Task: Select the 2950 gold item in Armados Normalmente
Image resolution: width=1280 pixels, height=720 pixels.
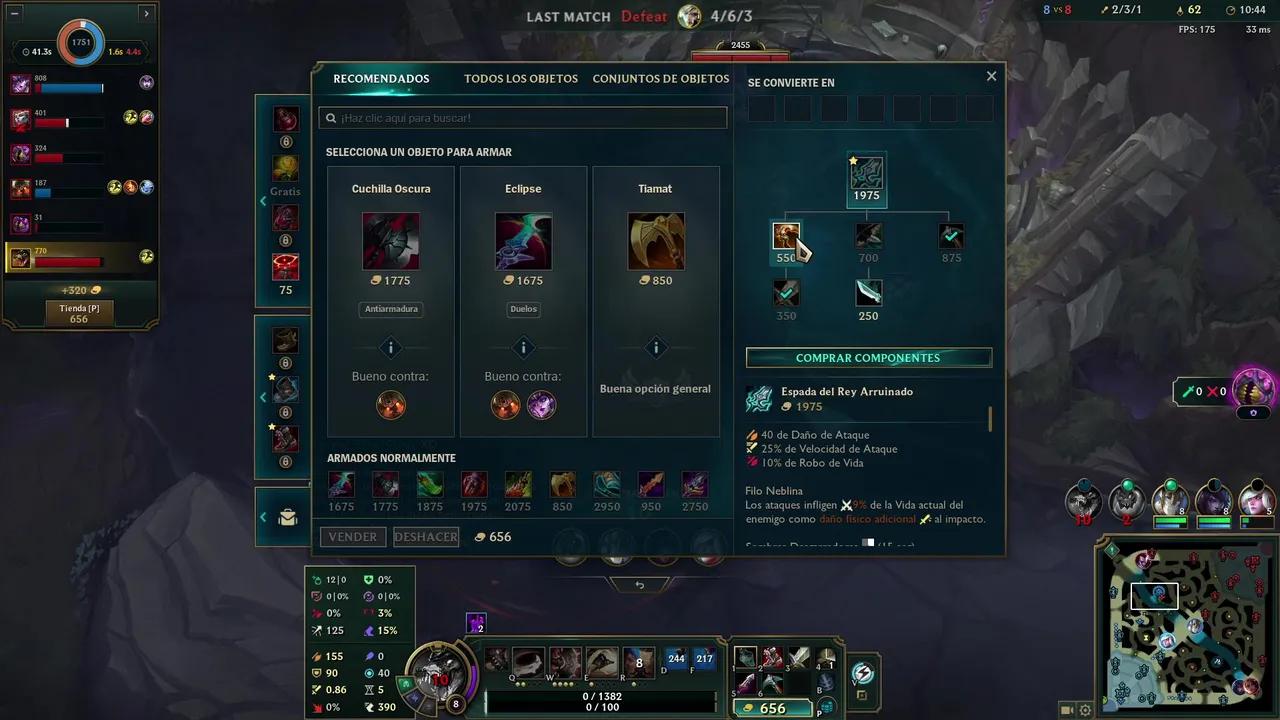Action: [607, 485]
